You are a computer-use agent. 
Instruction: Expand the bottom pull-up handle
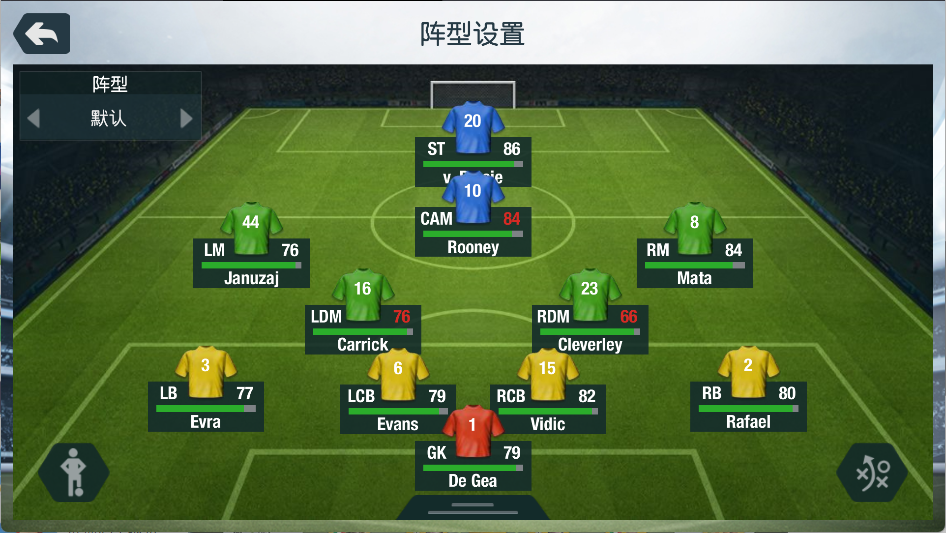[x=473, y=507]
